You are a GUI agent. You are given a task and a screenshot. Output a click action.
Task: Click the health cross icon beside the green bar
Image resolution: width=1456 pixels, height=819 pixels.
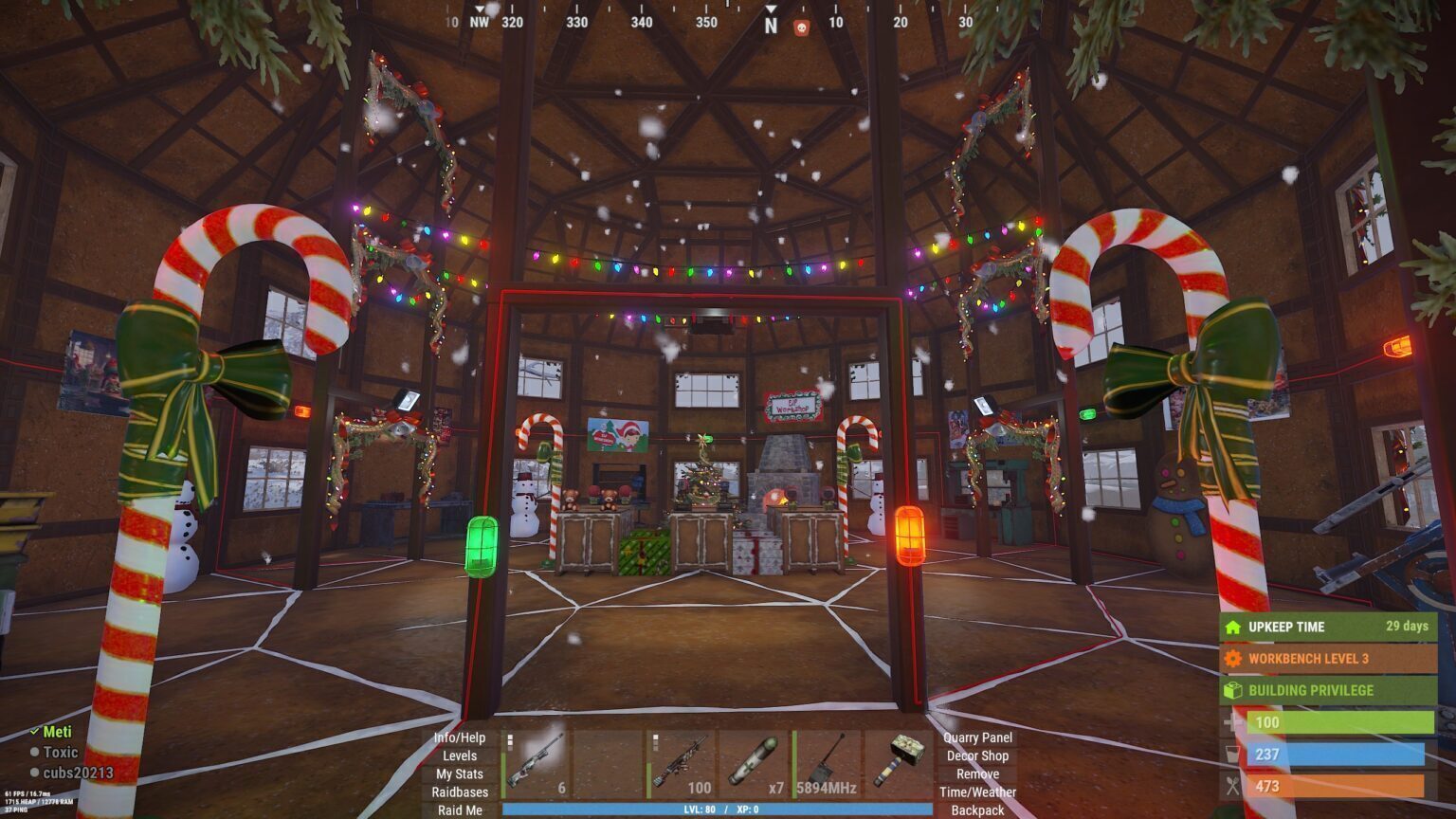(x=1234, y=723)
